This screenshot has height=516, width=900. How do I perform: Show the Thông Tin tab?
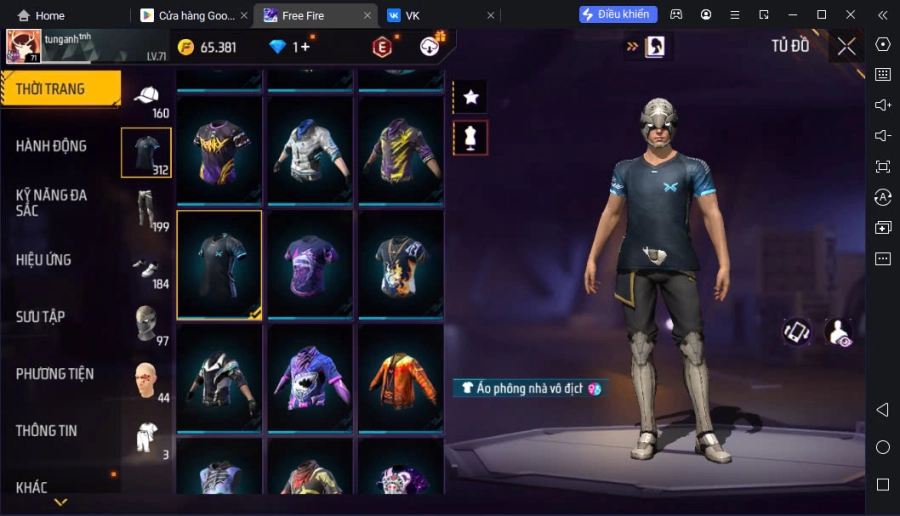pyautogui.click(x=46, y=431)
